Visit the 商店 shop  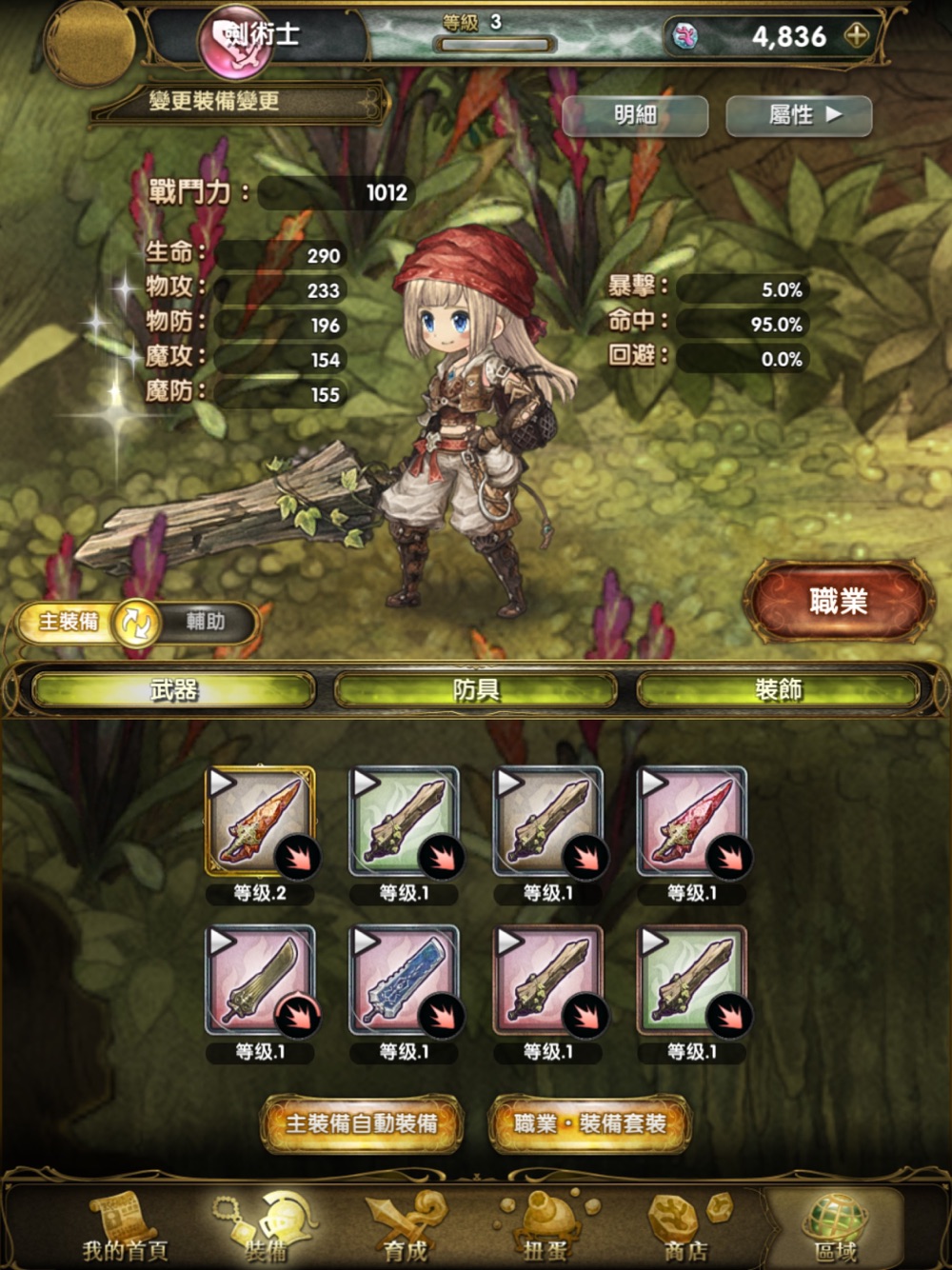687,1226
